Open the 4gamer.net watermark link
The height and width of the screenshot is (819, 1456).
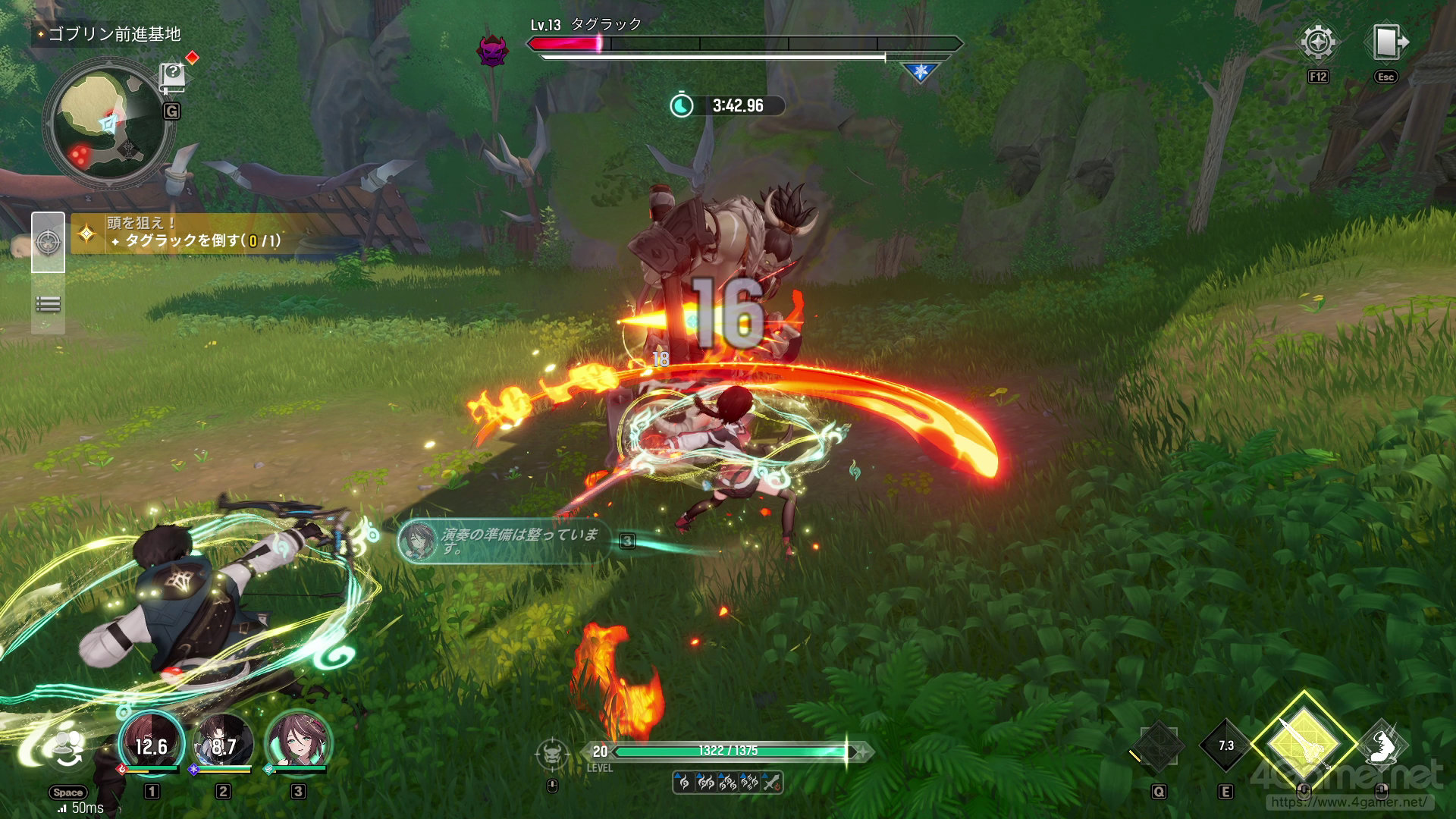coord(1348,801)
